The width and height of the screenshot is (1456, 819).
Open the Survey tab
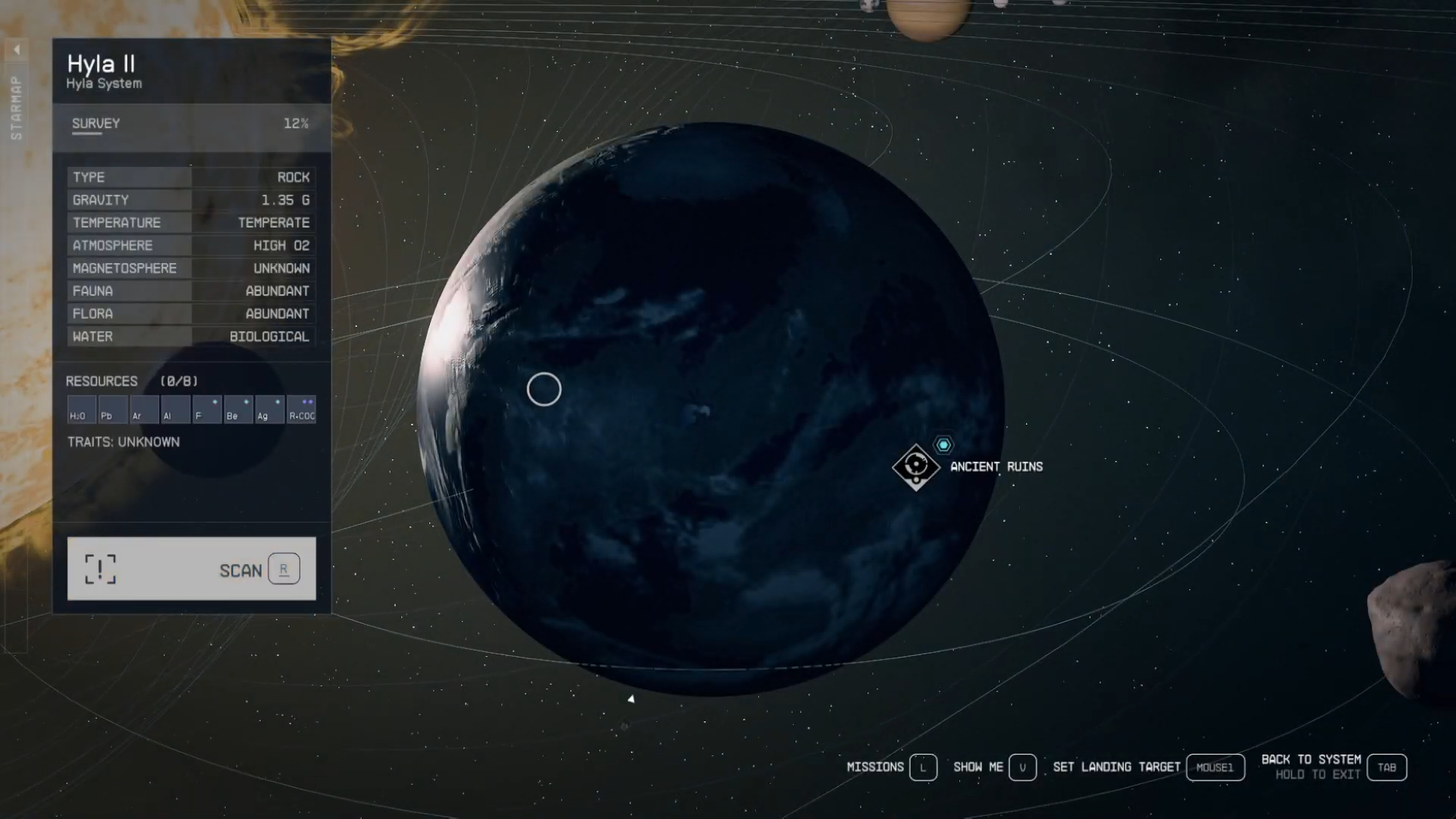pyautogui.click(x=95, y=124)
